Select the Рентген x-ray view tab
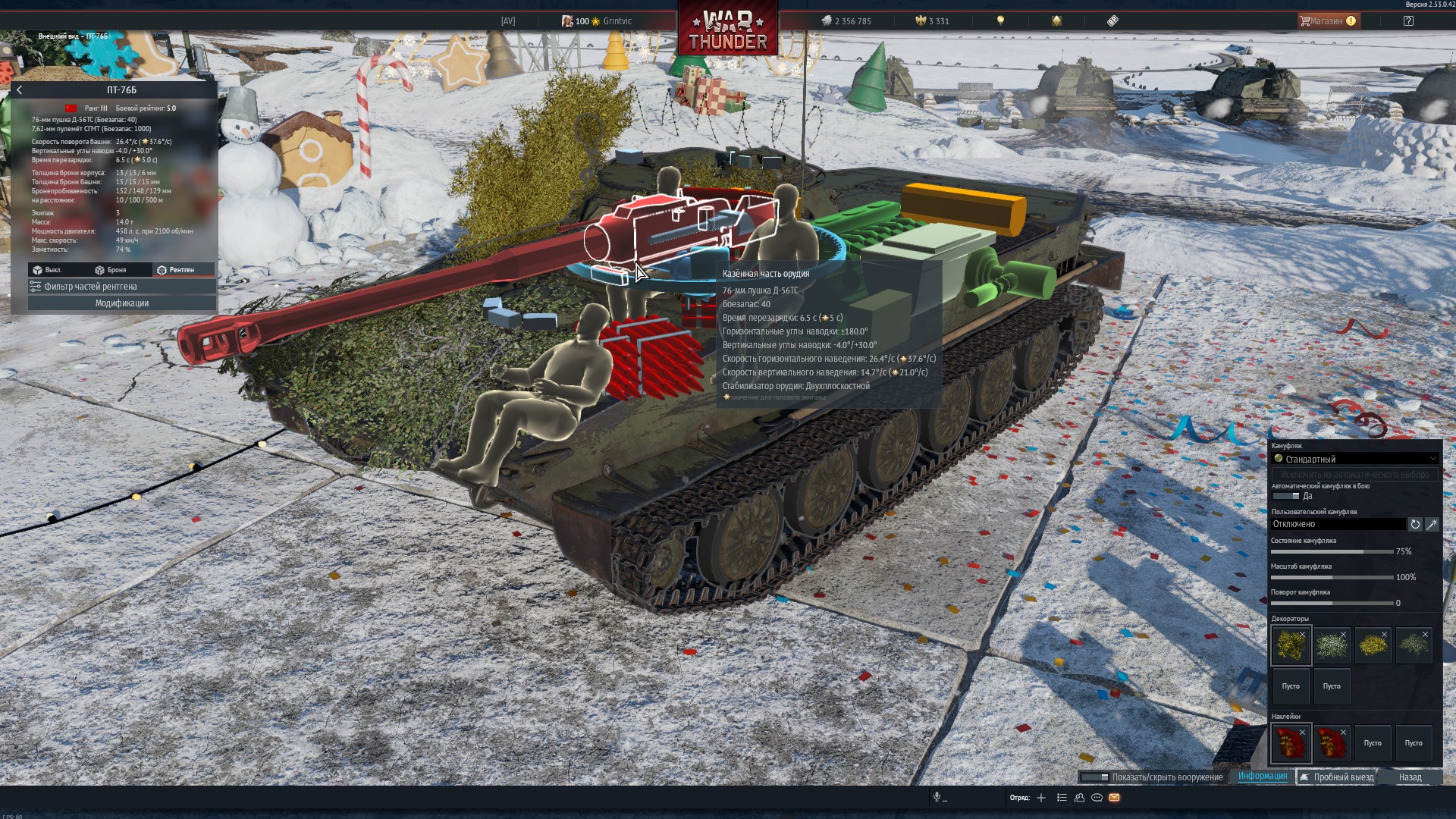This screenshot has width=1456, height=819. coord(175,270)
